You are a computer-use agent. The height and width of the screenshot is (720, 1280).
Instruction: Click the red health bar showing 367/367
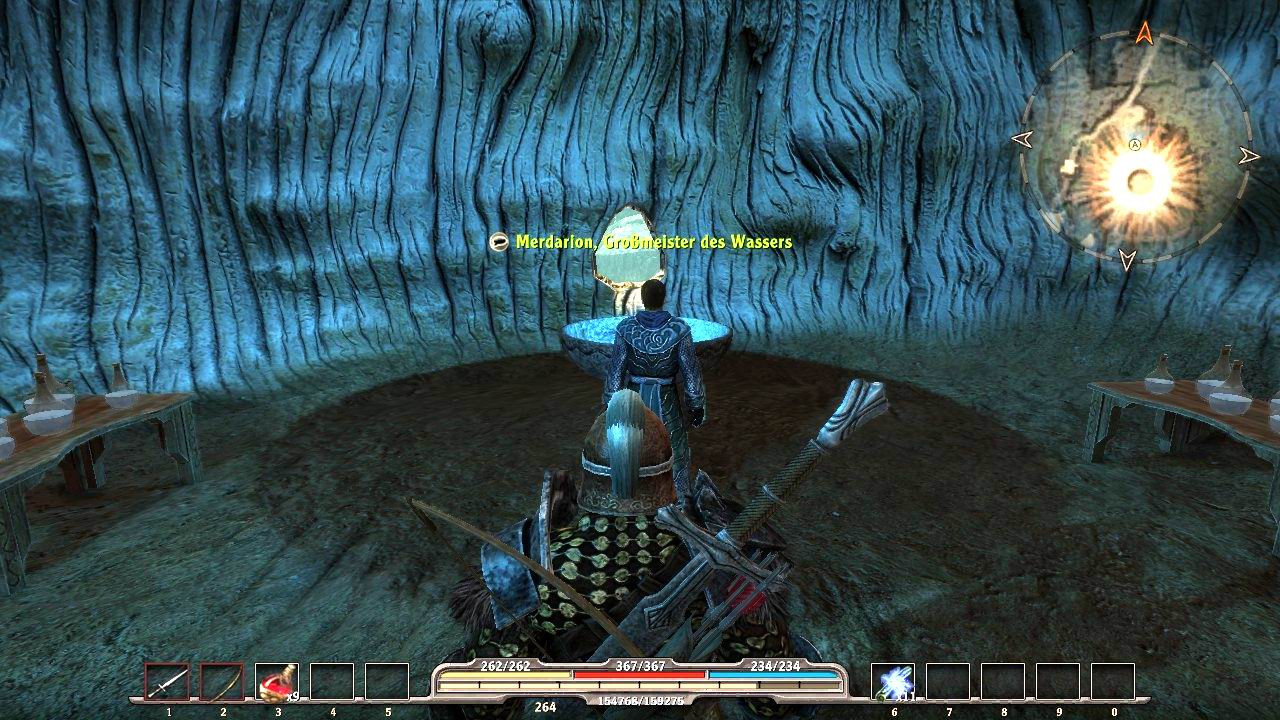(x=640, y=674)
